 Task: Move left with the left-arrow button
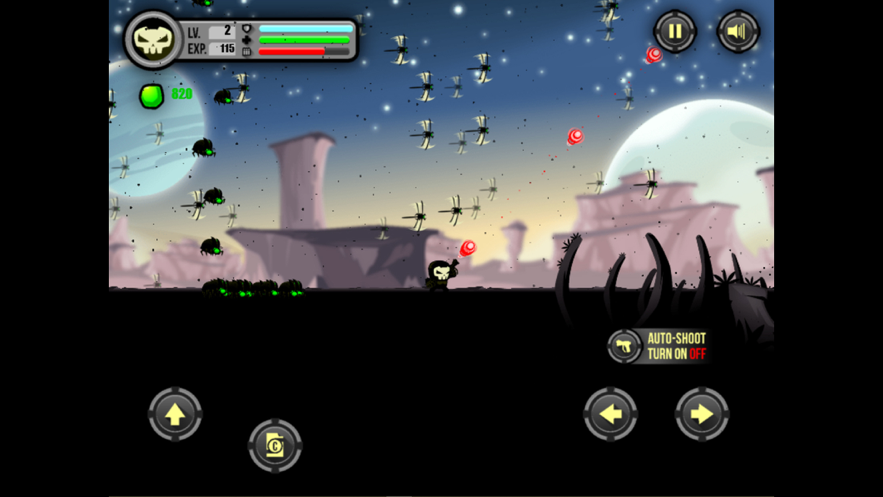pyautogui.click(x=611, y=414)
